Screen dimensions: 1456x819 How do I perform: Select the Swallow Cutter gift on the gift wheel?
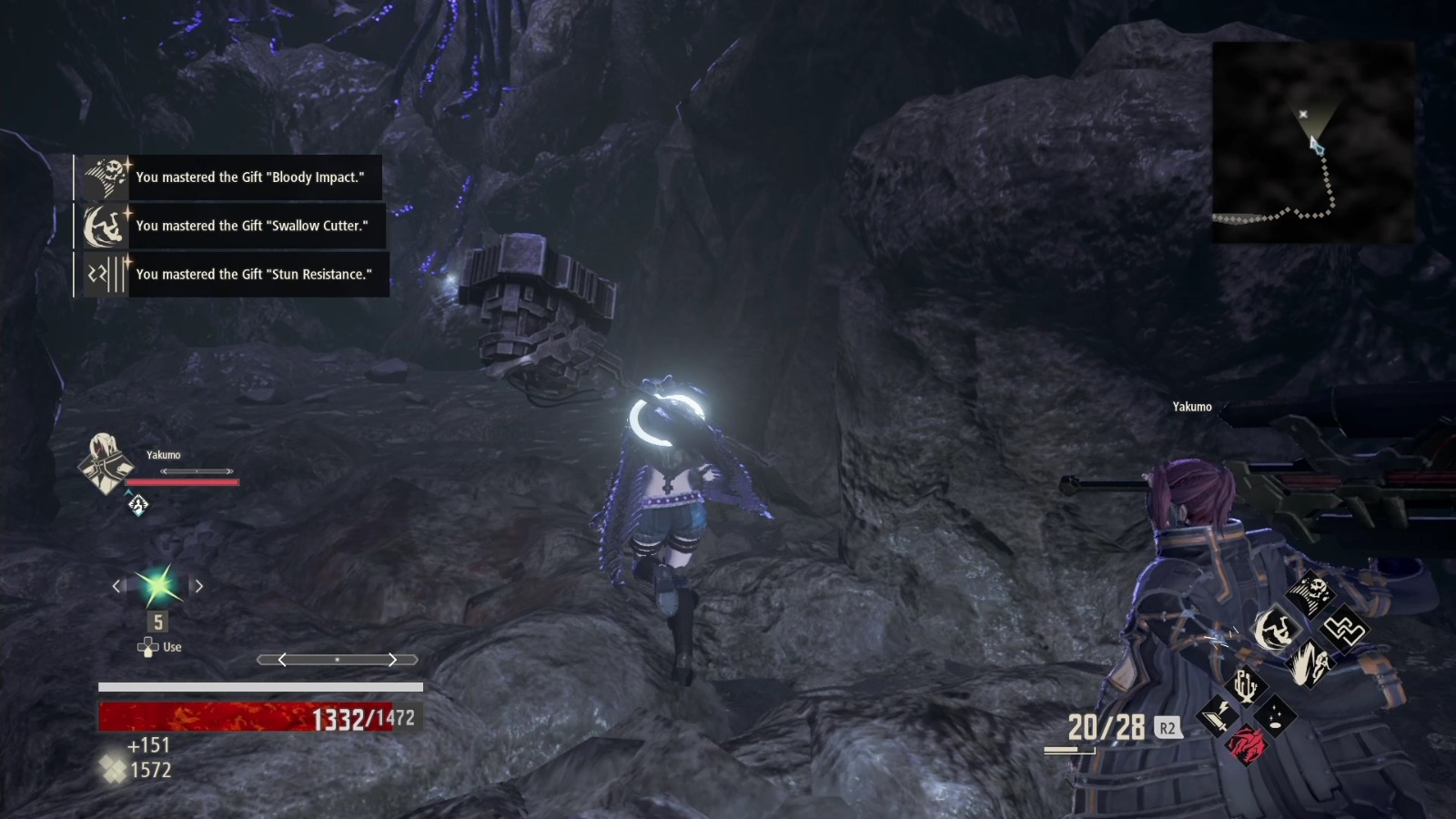[1276, 628]
